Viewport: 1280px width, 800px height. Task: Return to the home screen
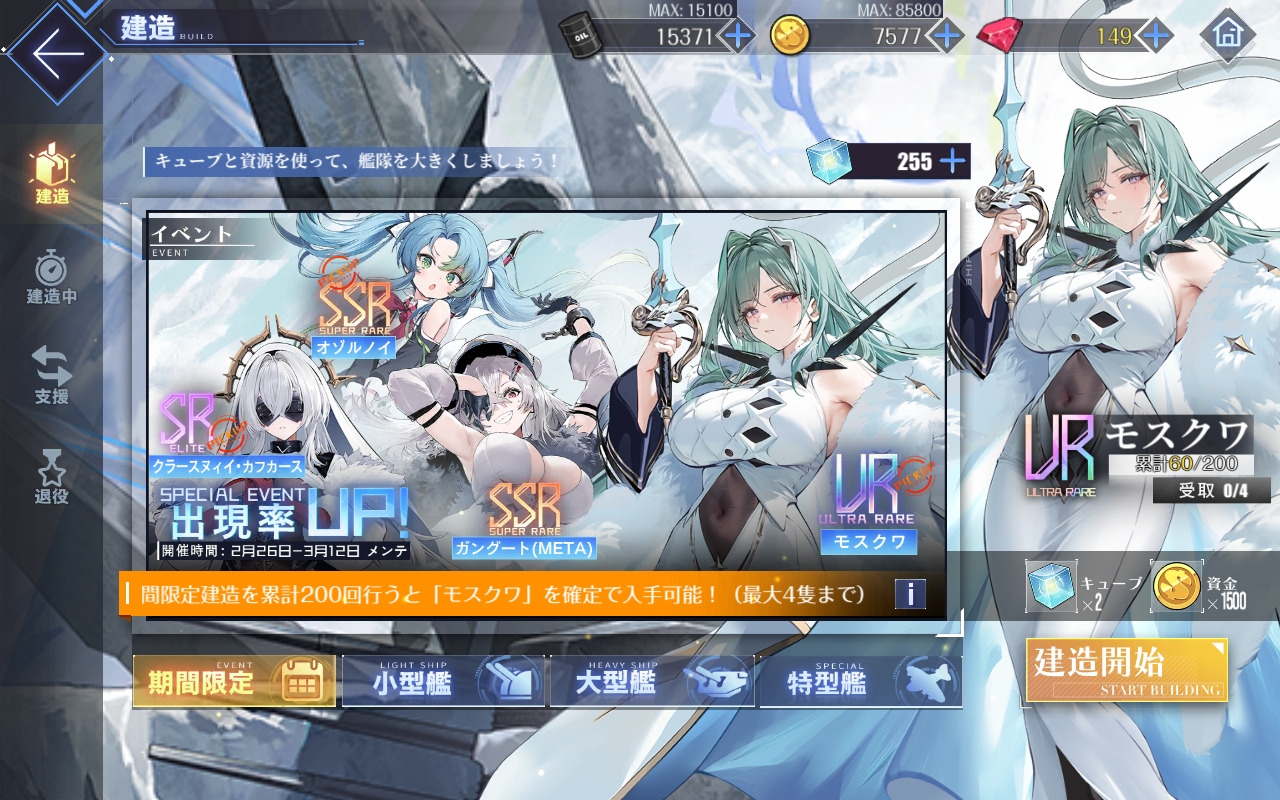coord(1226,35)
